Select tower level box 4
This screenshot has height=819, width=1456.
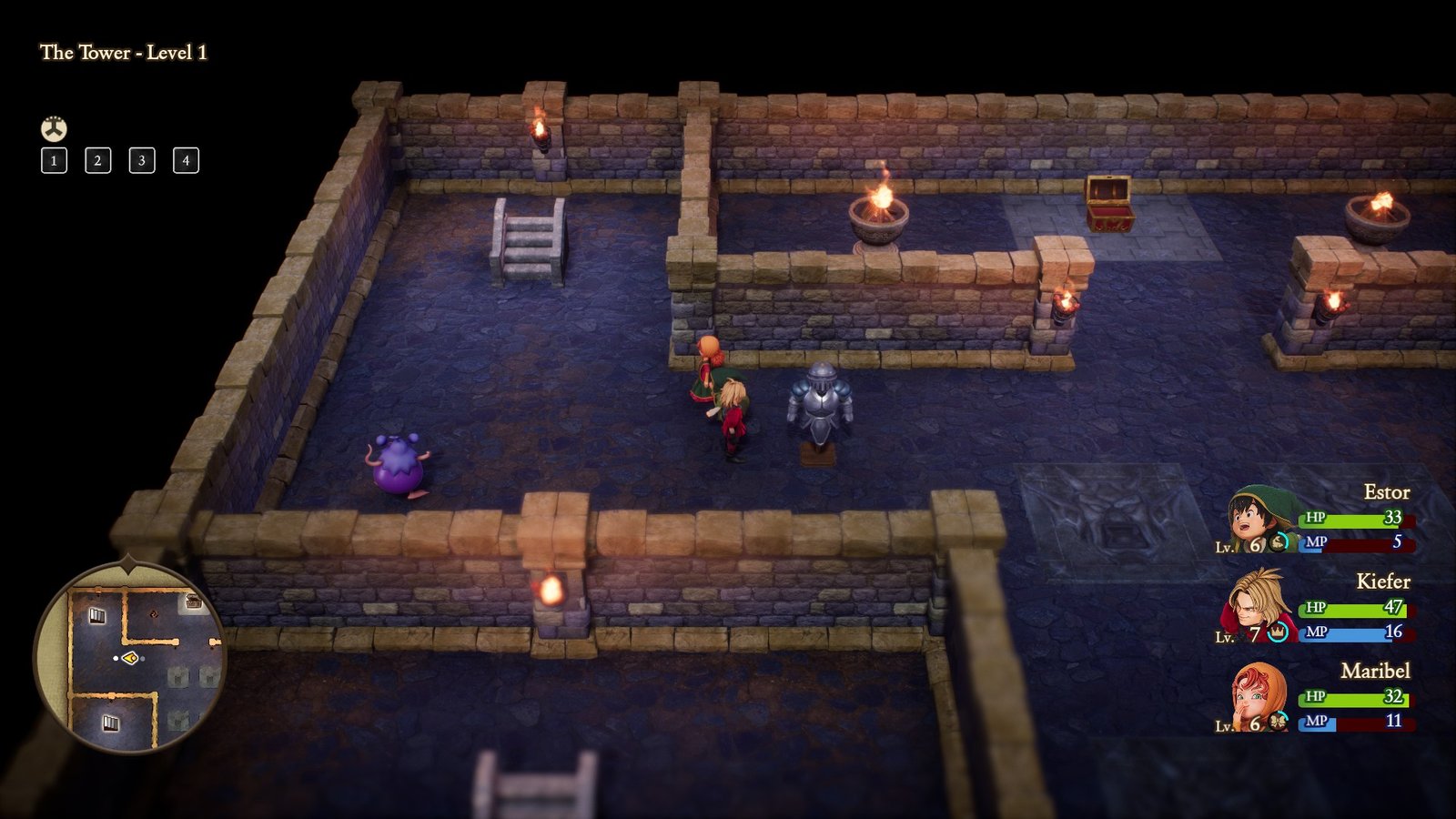tap(185, 161)
